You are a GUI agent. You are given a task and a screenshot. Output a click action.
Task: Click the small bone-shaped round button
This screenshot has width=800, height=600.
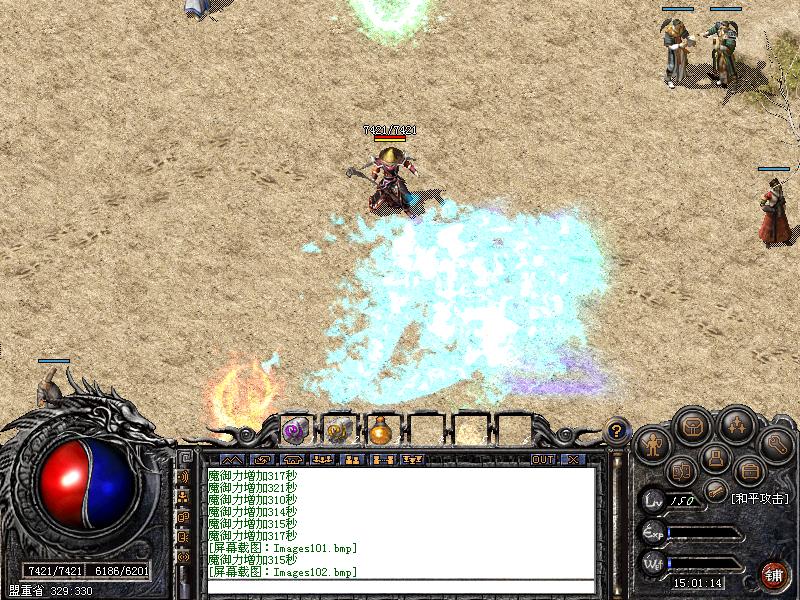(714, 489)
